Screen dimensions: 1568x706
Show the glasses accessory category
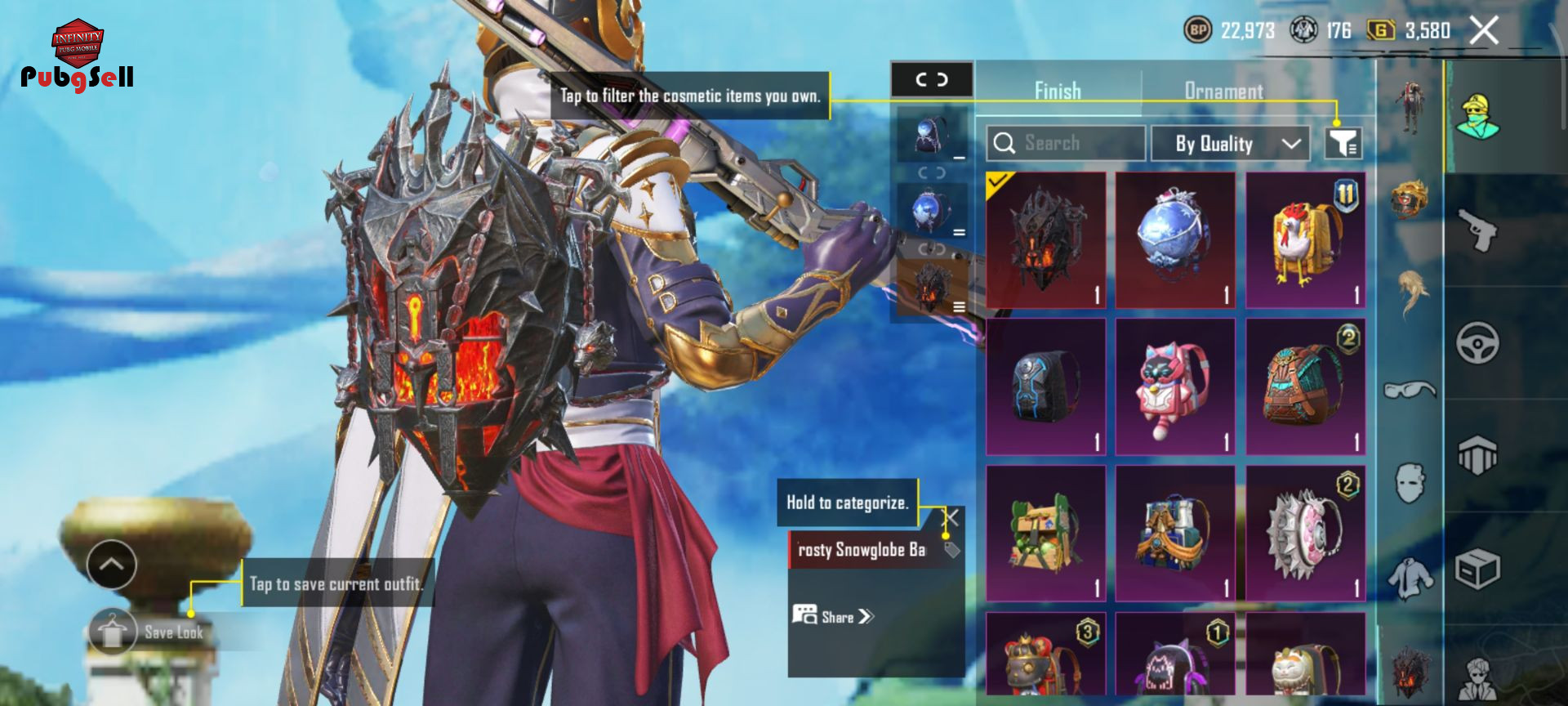point(1410,390)
